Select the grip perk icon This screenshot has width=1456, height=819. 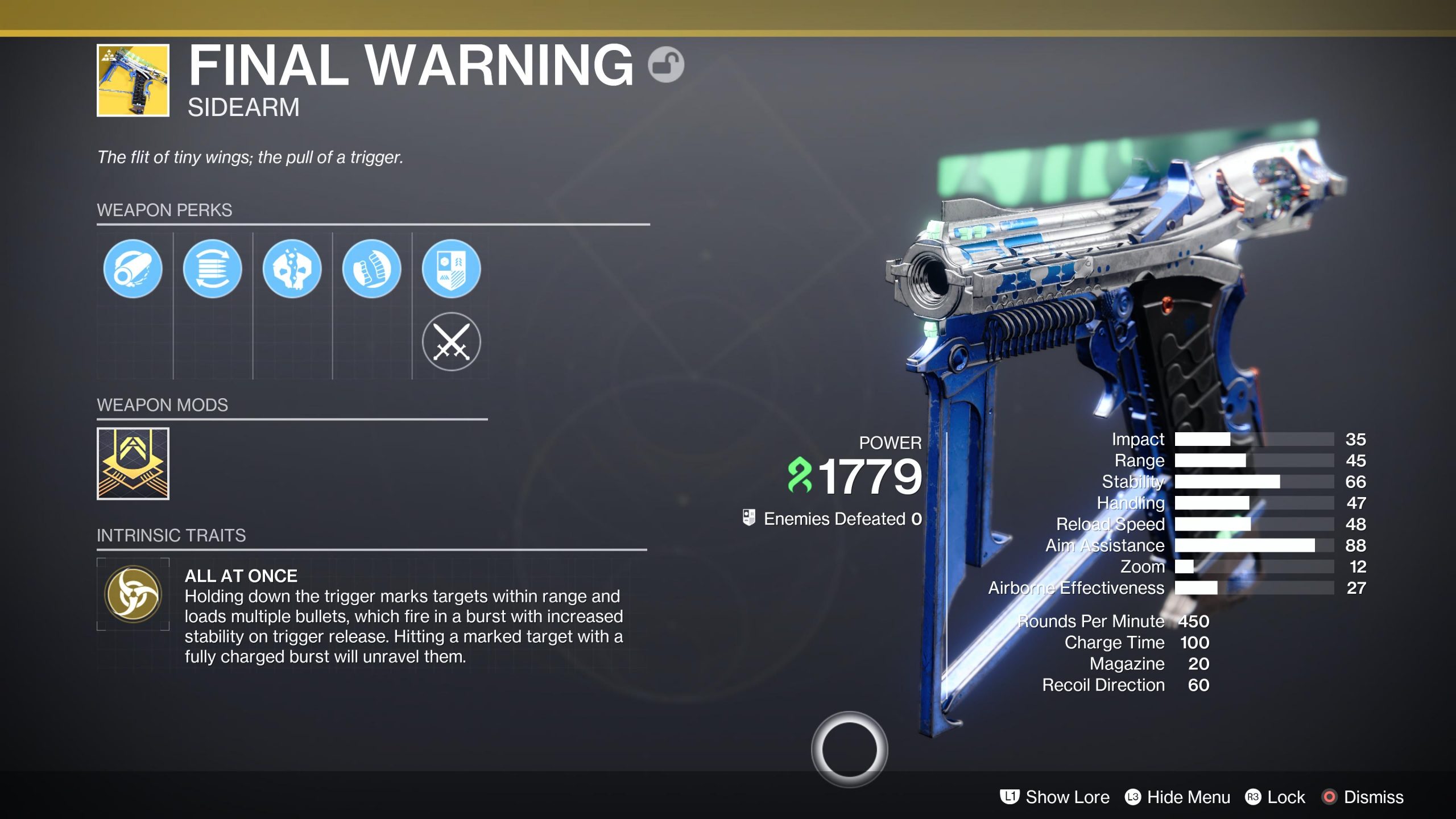(x=371, y=268)
